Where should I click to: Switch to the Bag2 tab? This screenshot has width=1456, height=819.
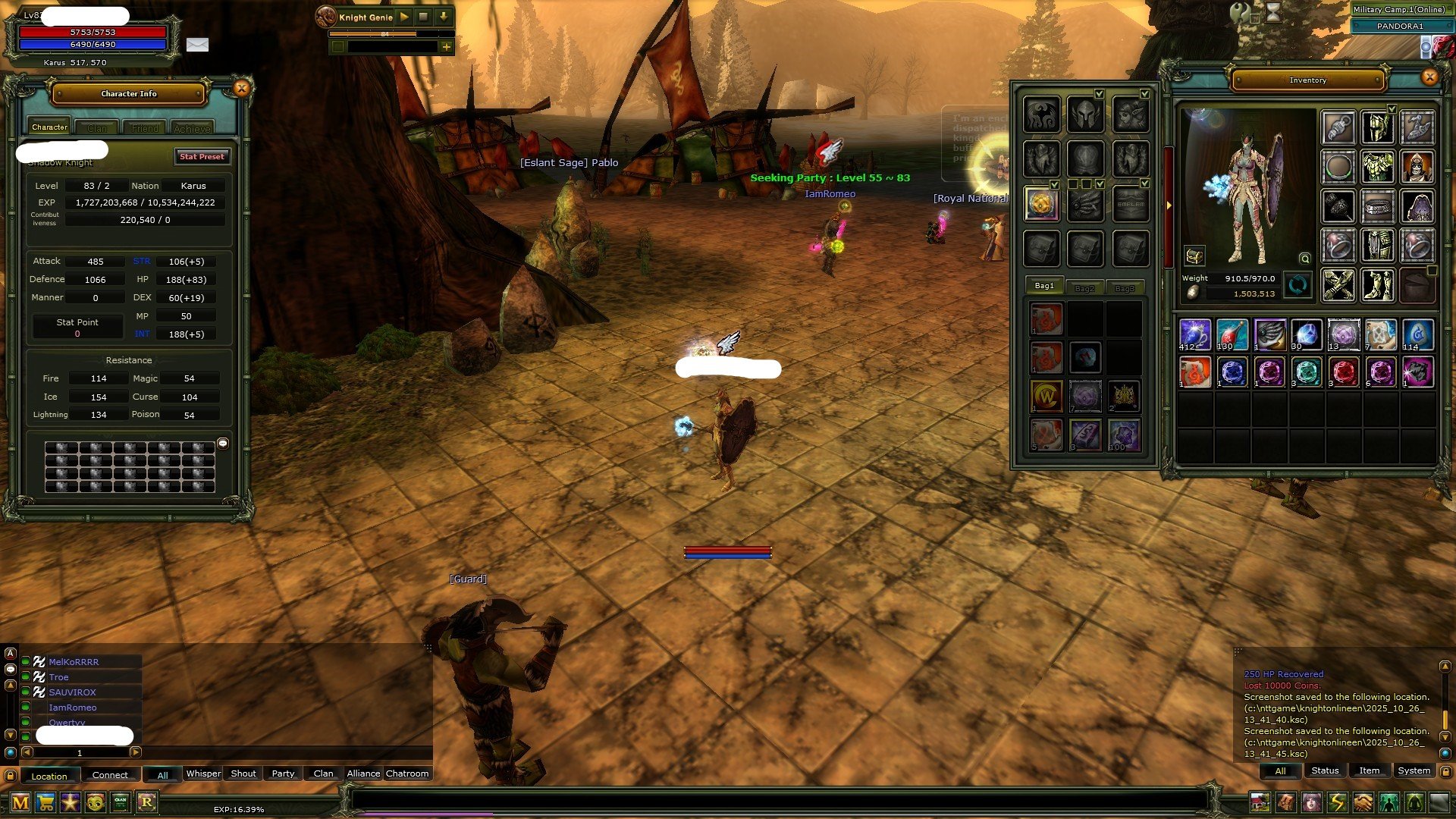pyautogui.click(x=1084, y=287)
